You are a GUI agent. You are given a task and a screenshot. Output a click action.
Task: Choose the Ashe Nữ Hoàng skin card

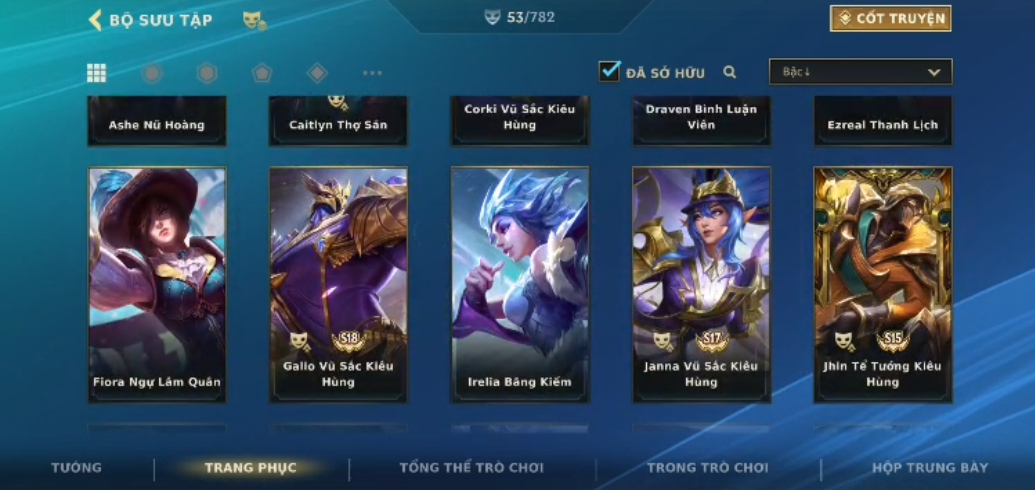[x=157, y=121]
